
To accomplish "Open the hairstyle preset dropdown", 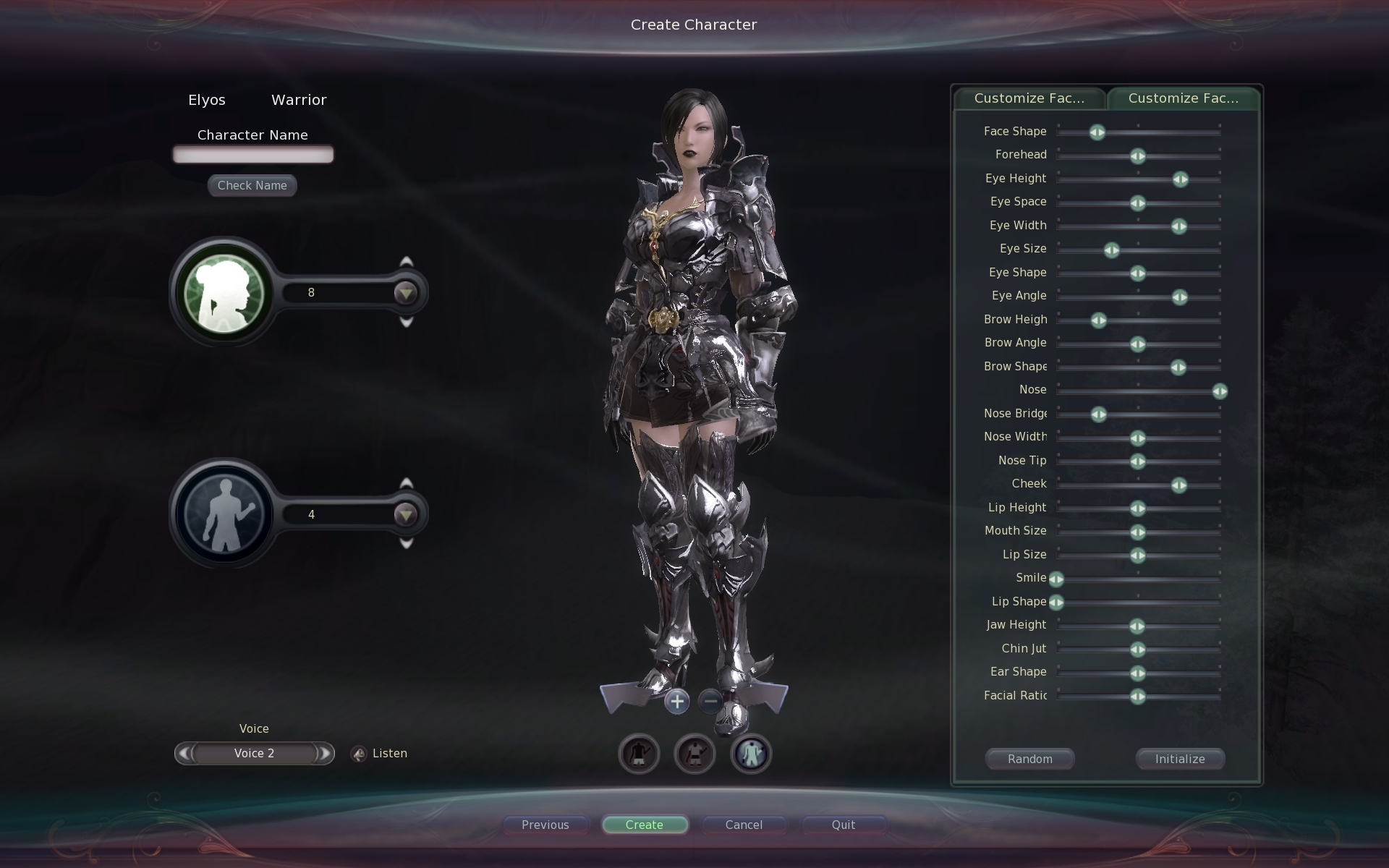I will click(405, 293).
